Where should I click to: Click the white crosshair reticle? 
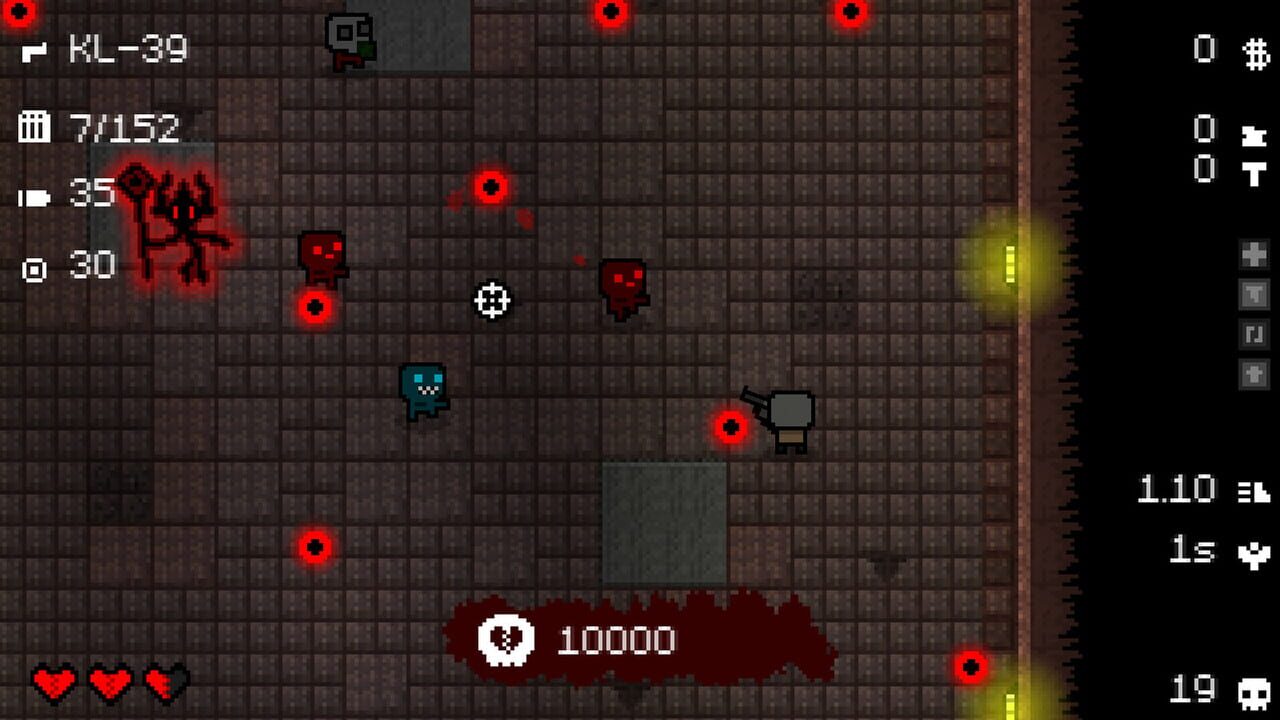tap(490, 300)
